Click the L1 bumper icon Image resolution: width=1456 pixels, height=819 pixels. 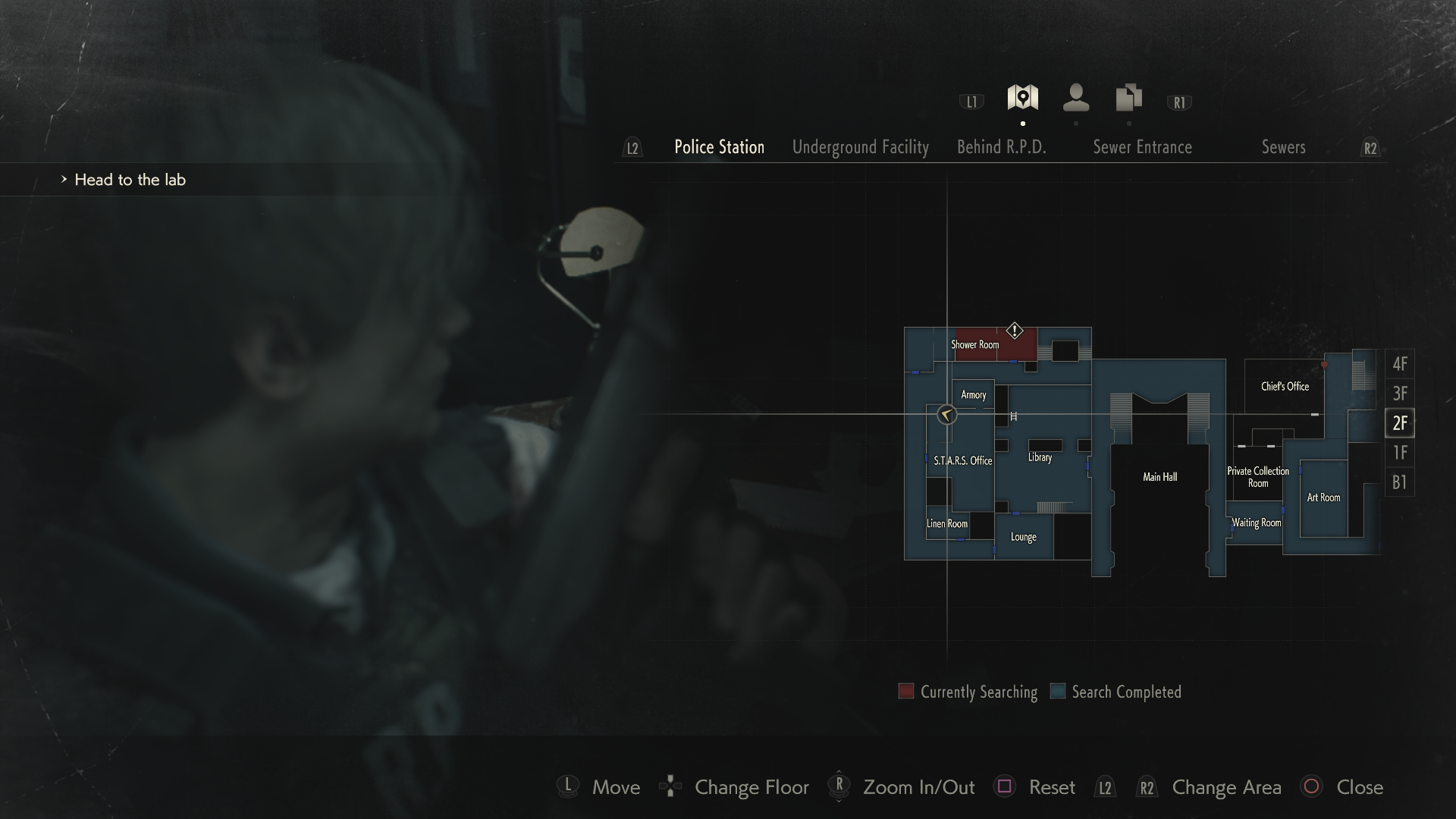[x=971, y=100]
